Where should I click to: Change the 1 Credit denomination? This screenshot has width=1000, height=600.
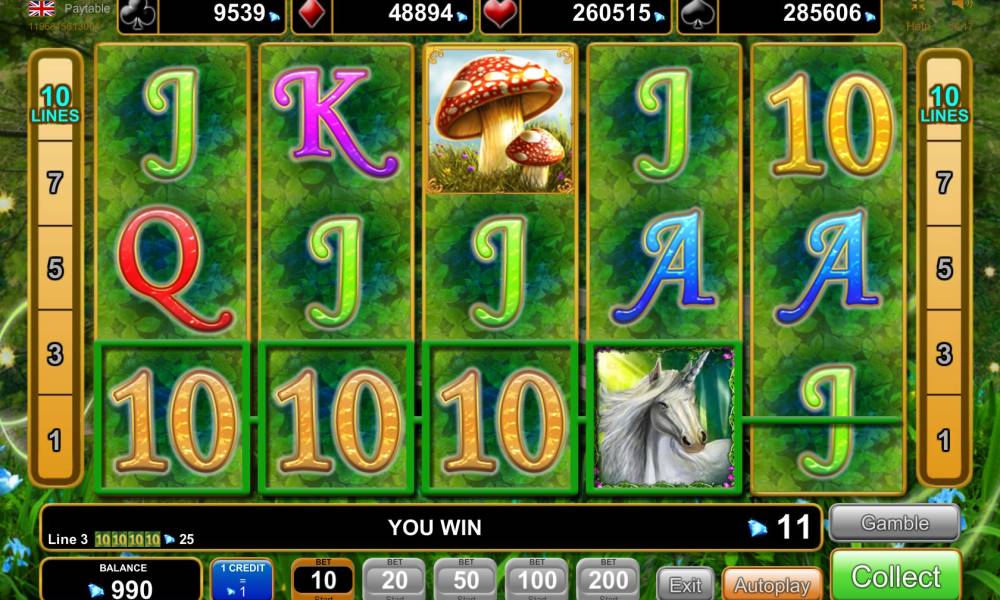coord(241,579)
